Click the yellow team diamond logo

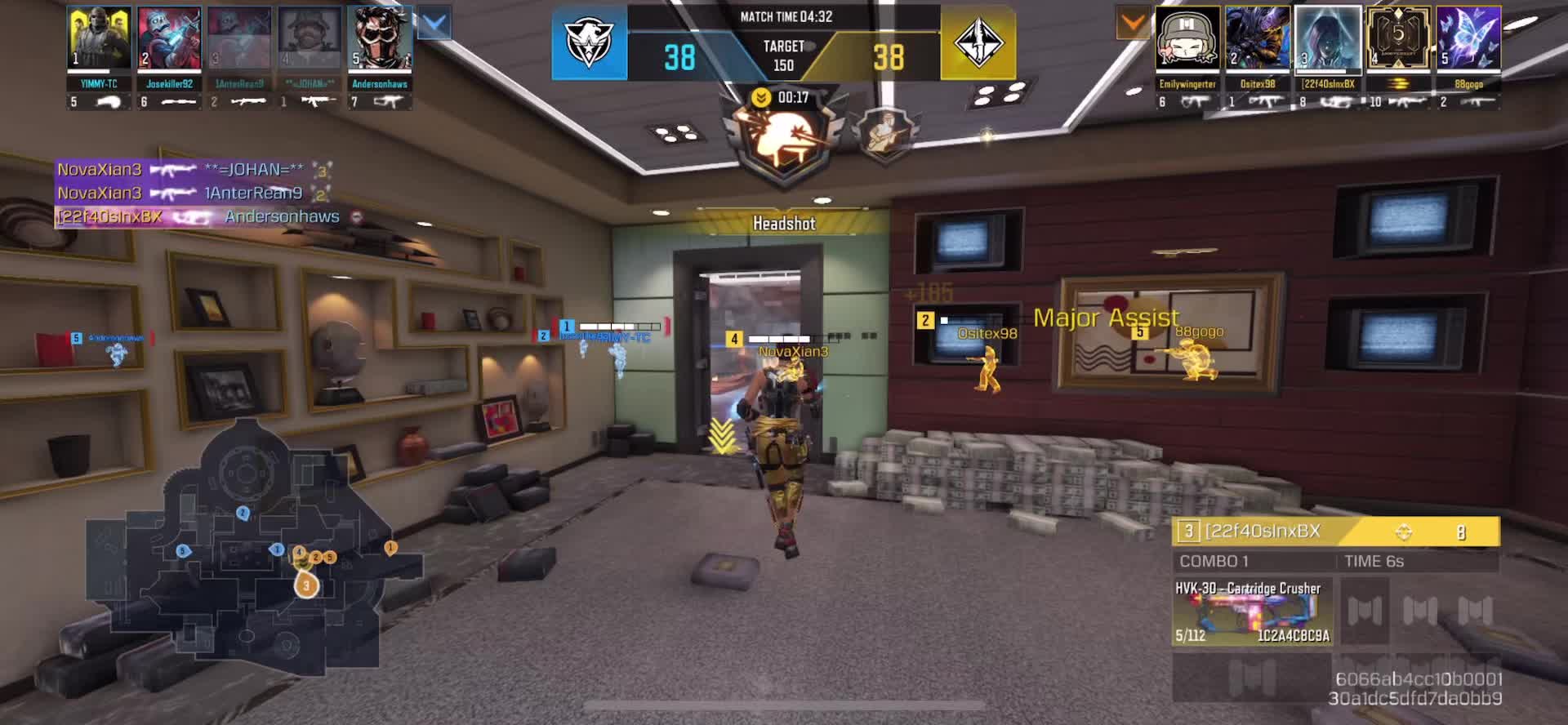point(978,44)
